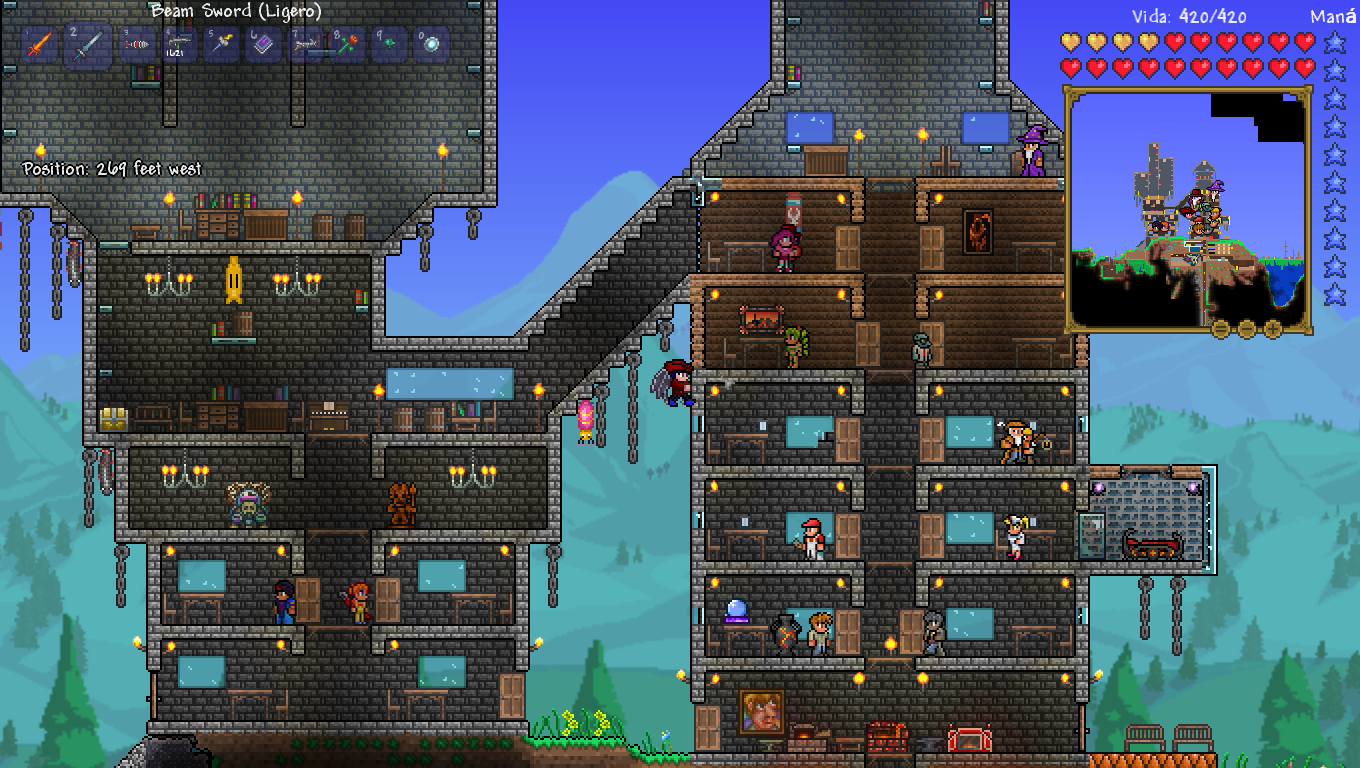Use the magic mirror in slot 0
This screenshot has height=768, width=1360.
[x=432, y=45]
